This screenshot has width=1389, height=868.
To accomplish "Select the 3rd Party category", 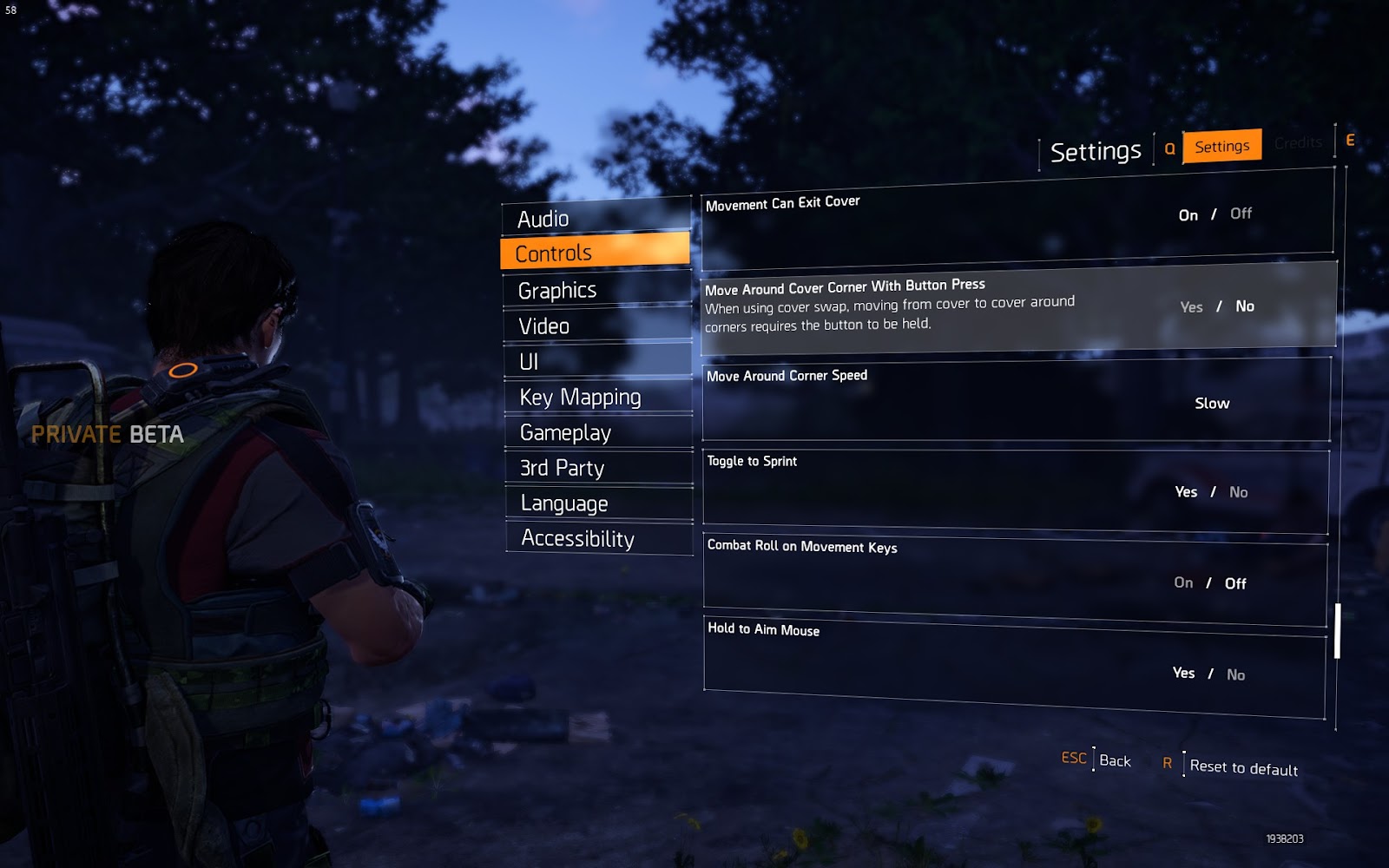I will coord(599,468).
